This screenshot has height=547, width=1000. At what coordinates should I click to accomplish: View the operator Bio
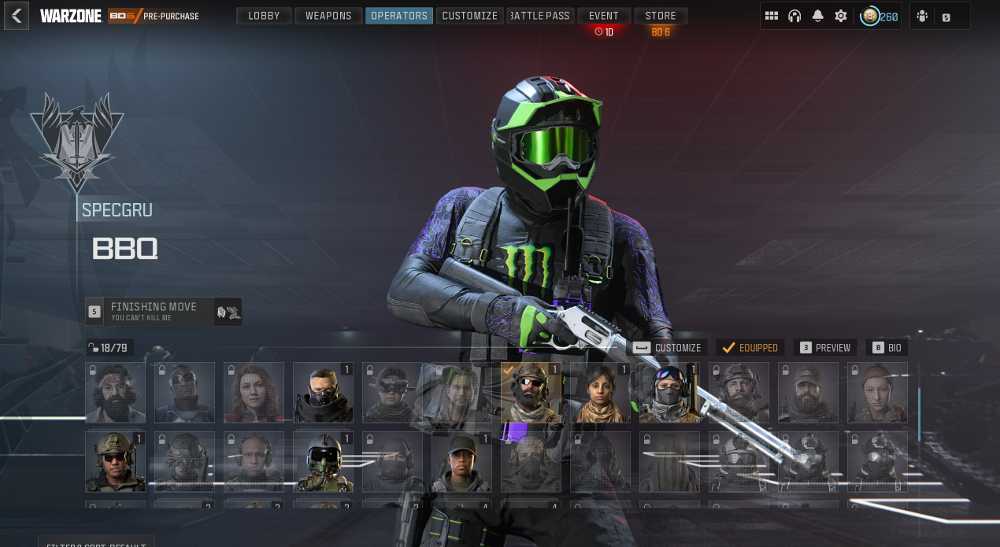(x=886, y=348)
